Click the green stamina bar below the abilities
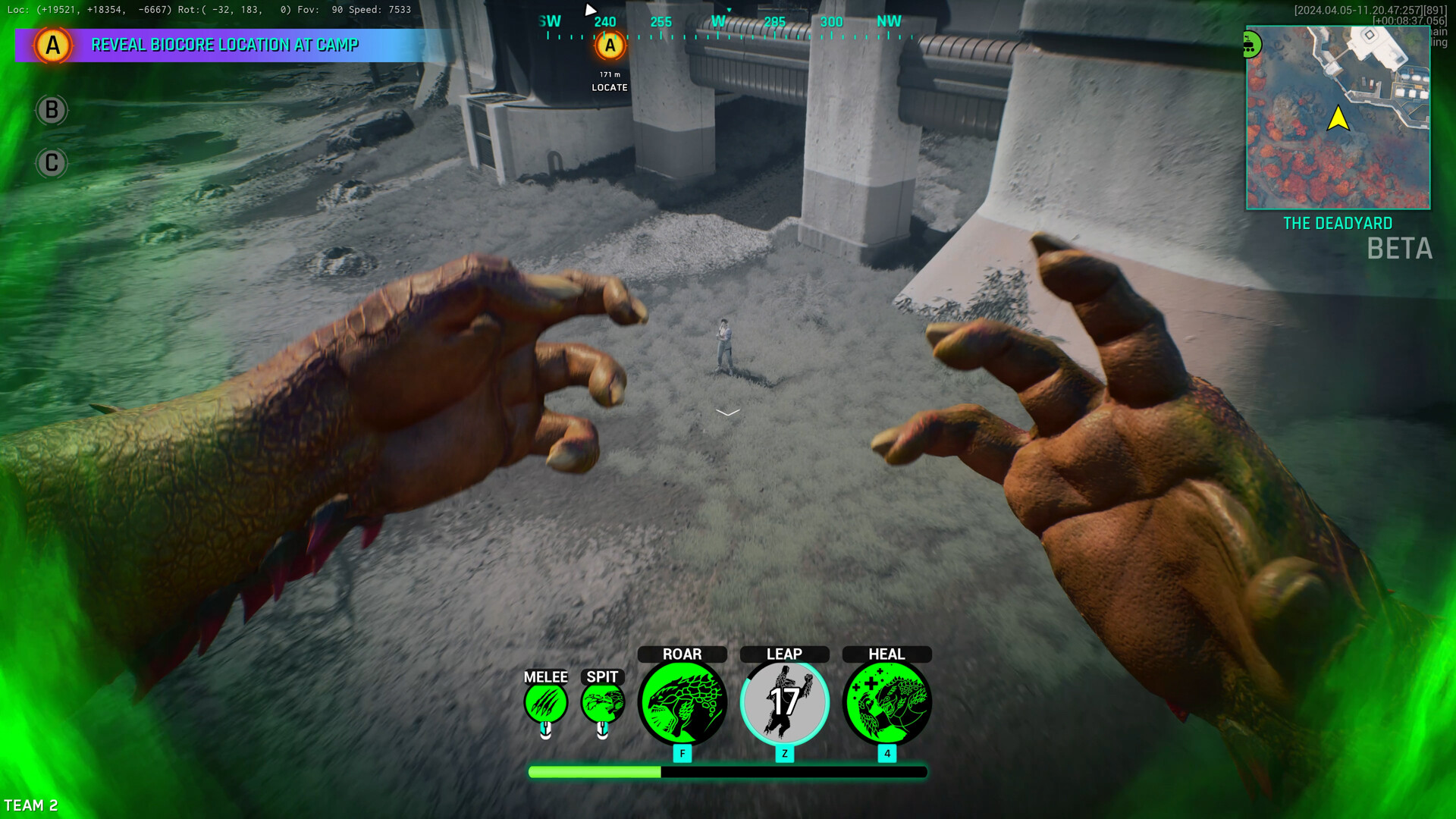Image resolution: width=1456 pixels, height=819 pixels. point(594,770)
